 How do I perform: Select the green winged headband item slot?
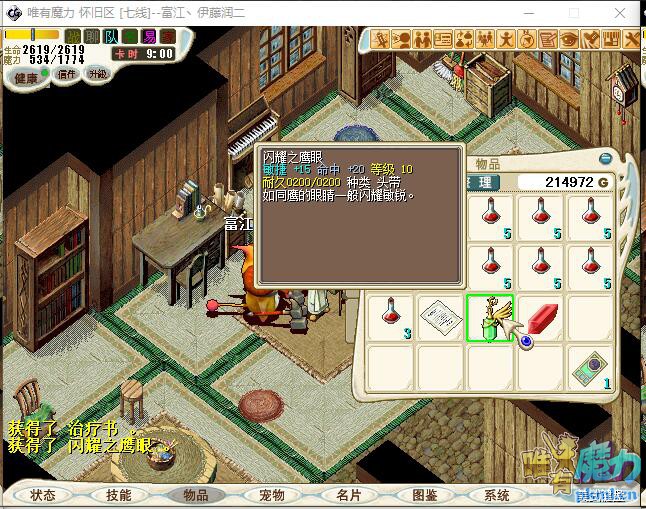coord(490,319)
